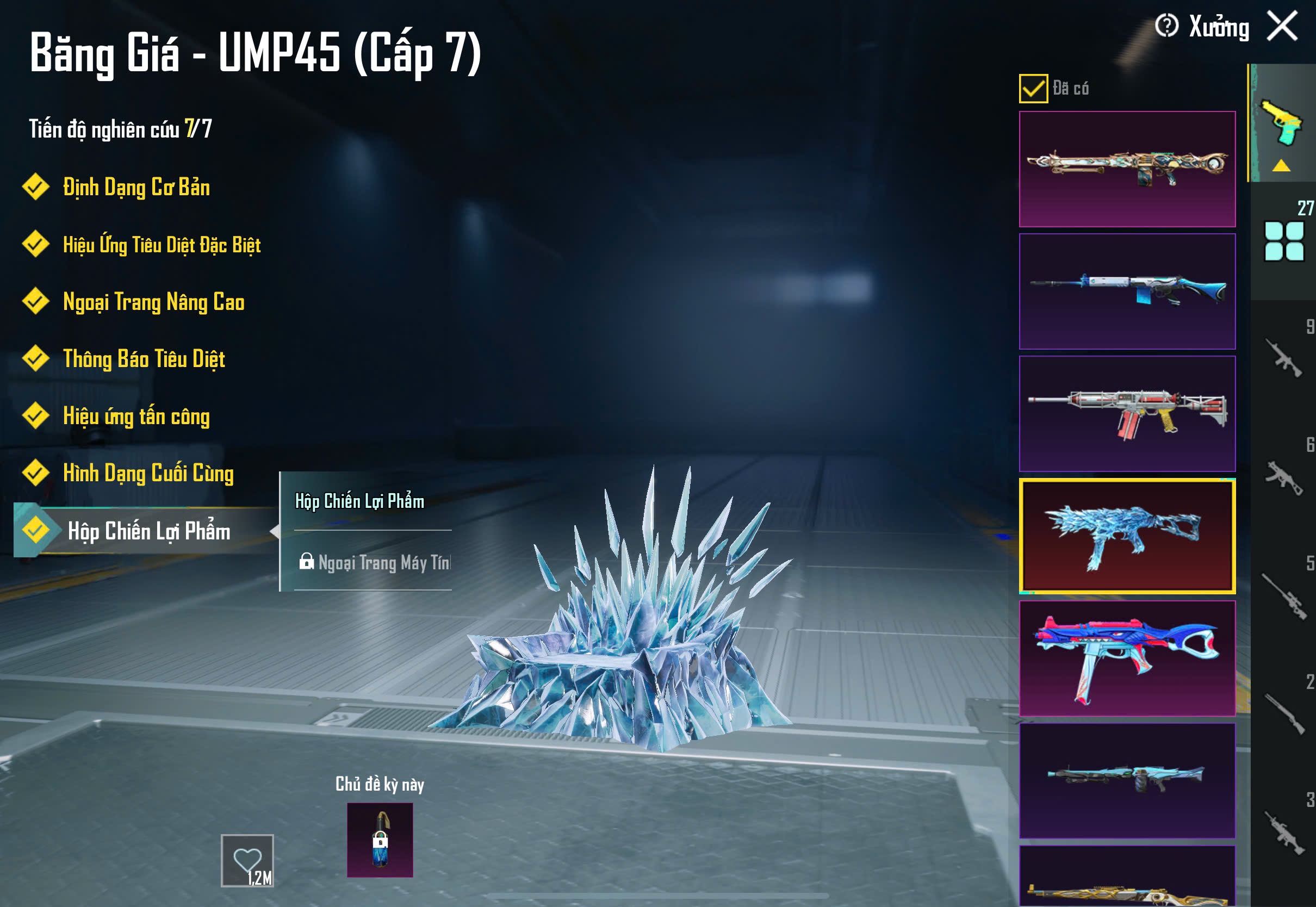The image size is (1316, 907).
Task: Pick Hộp Chiến Lợi Phẩm preview option
Action: click(x=359, y=501)
